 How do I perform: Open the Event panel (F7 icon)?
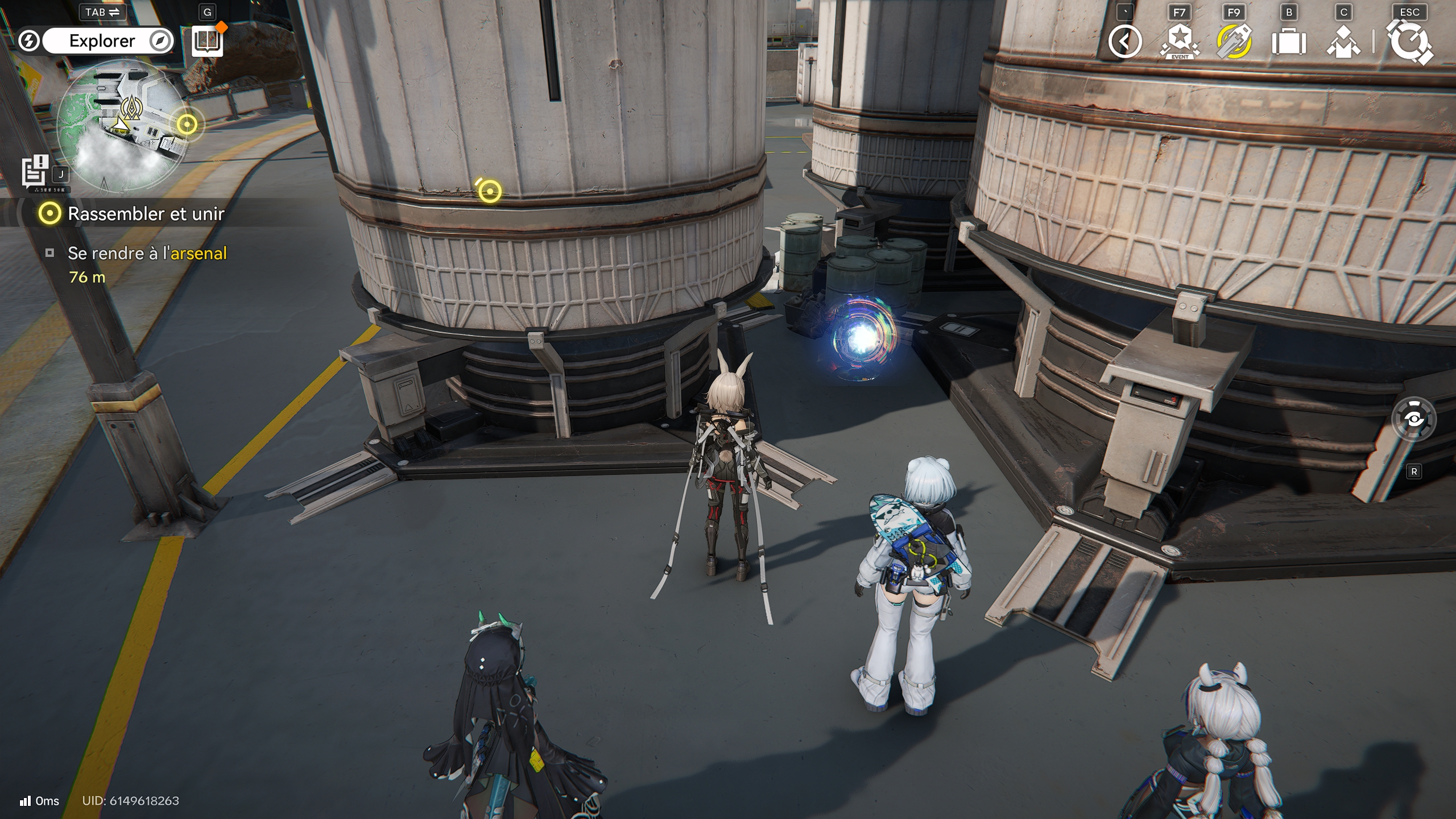pos(1180,41)
